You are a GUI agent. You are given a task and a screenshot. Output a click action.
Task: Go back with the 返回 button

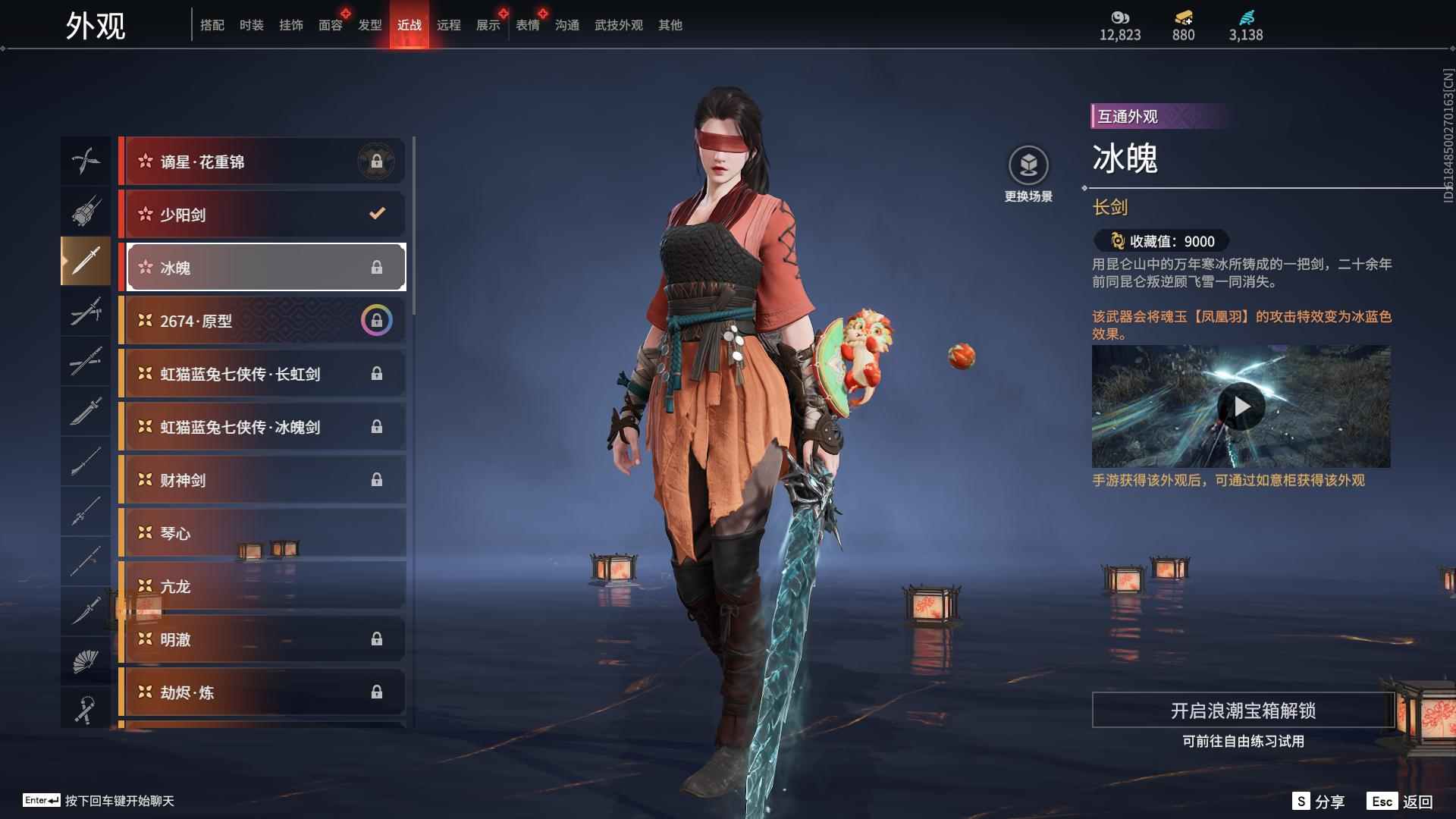[x=1401, y=802]
